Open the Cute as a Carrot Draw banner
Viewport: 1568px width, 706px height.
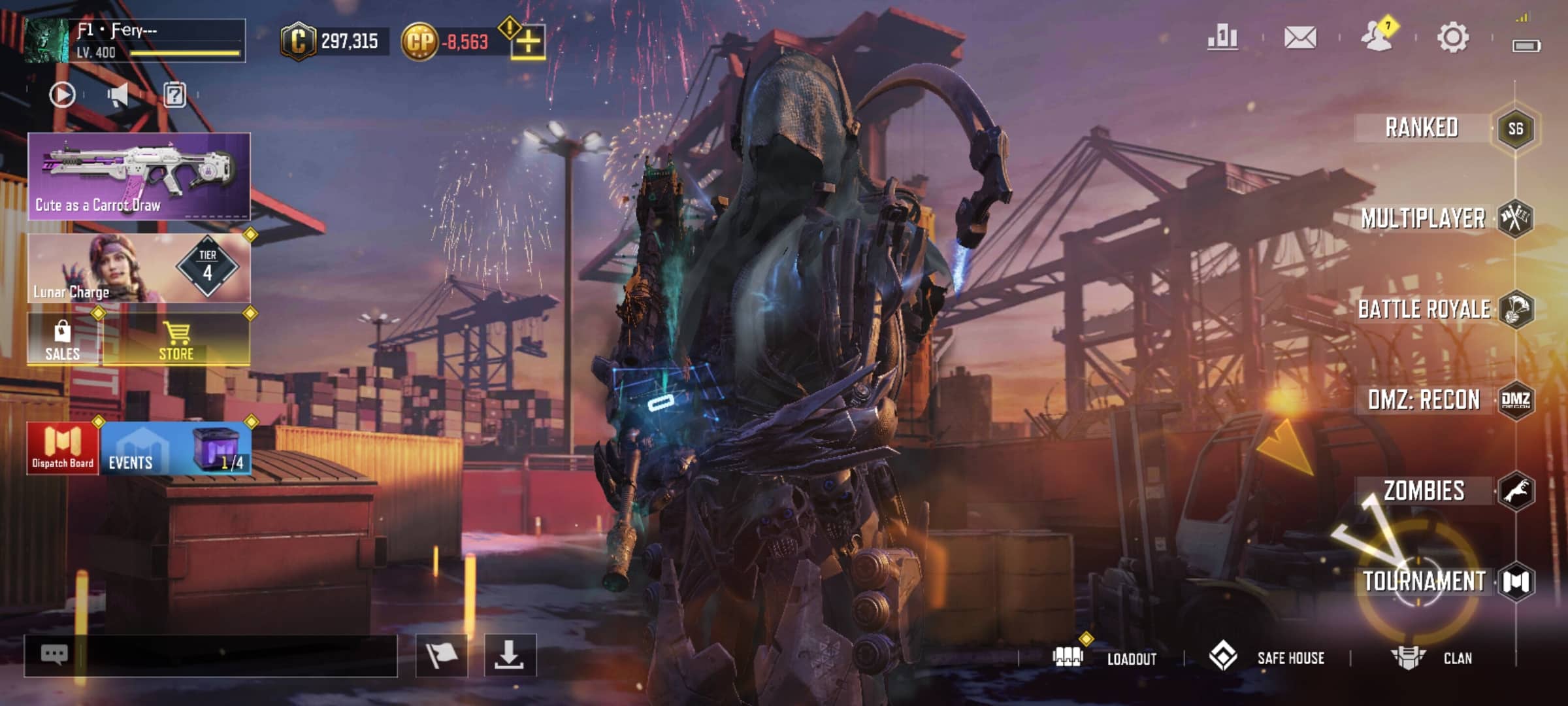139,176
